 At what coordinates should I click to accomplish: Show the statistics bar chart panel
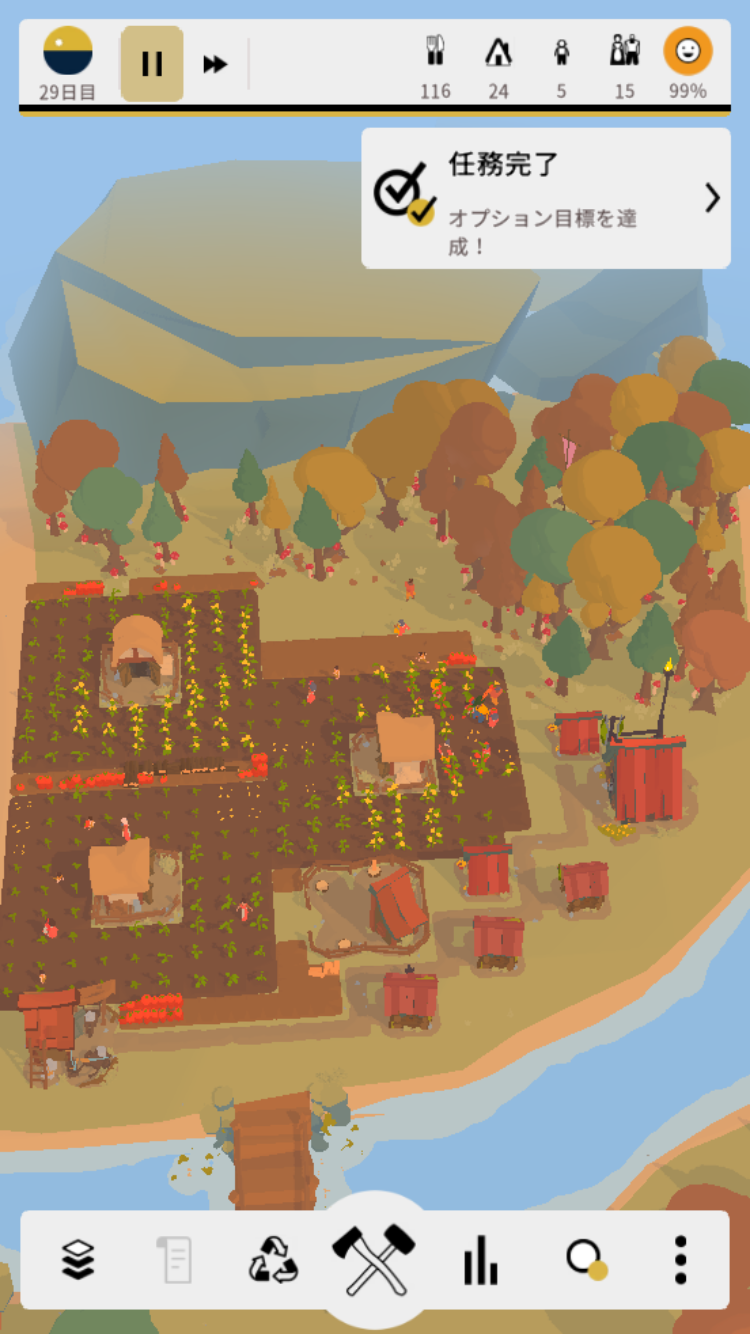[x=480, y=1259]
